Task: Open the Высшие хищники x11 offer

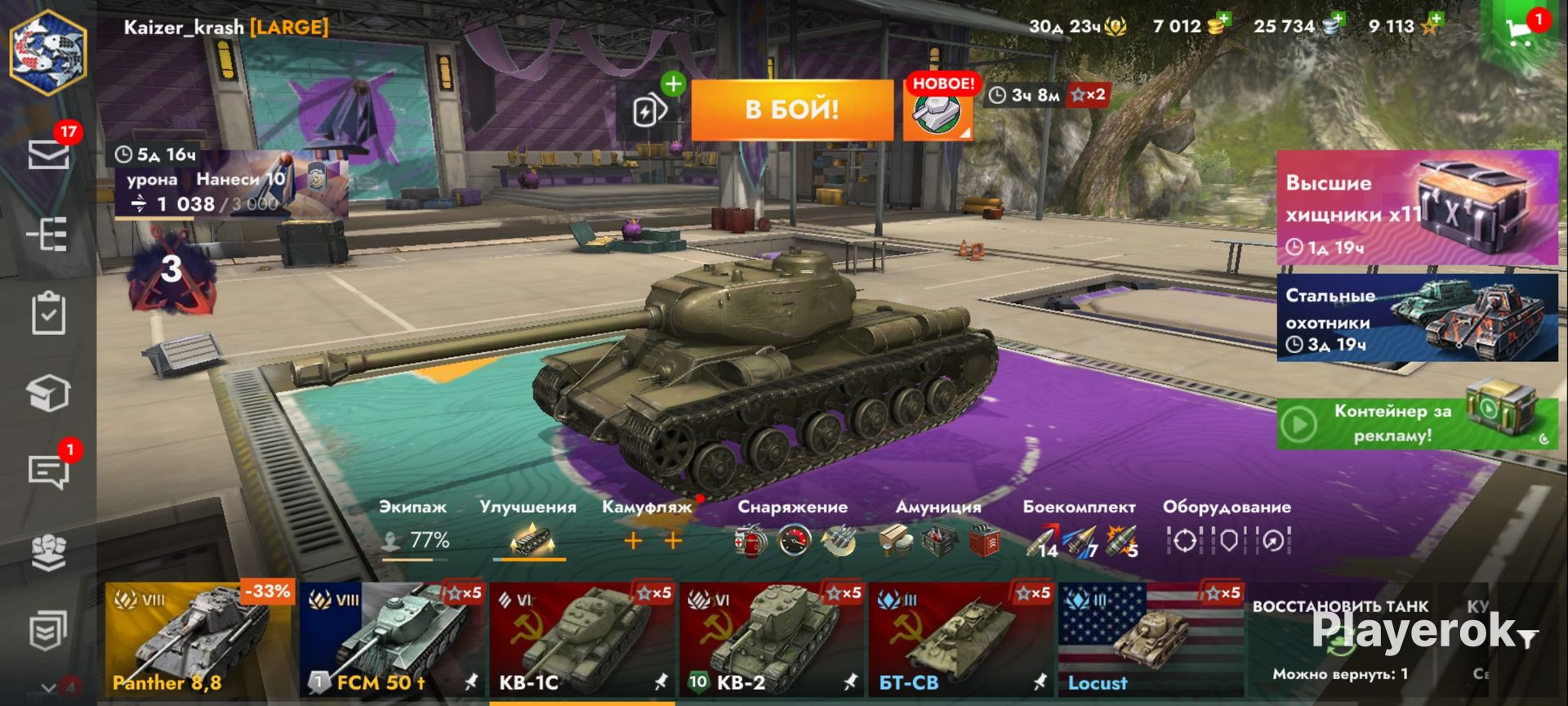Action: pyautogui.click(x=1417, y=208)
